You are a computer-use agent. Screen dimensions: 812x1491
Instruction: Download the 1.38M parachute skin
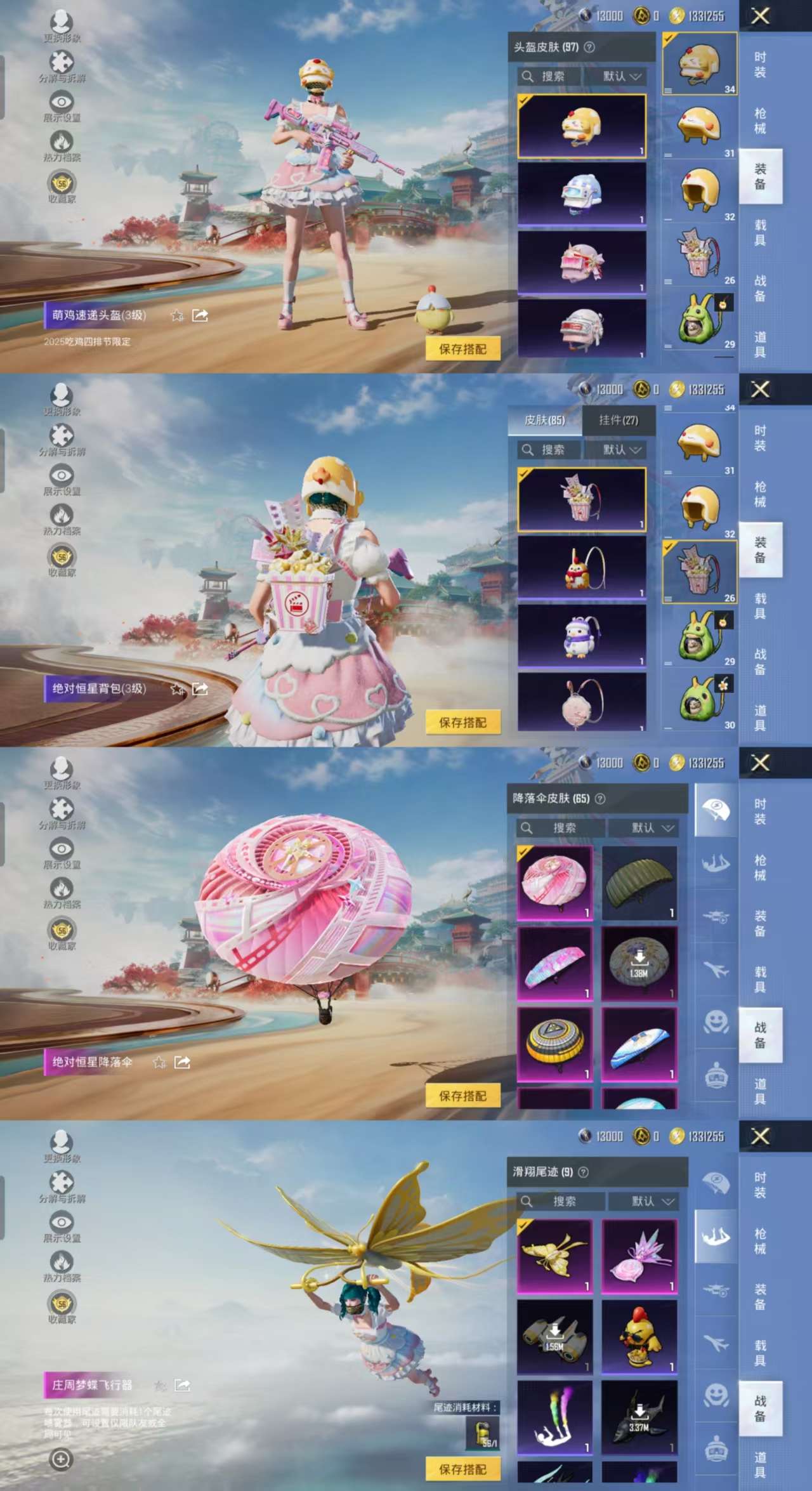(x=639, y=963)
